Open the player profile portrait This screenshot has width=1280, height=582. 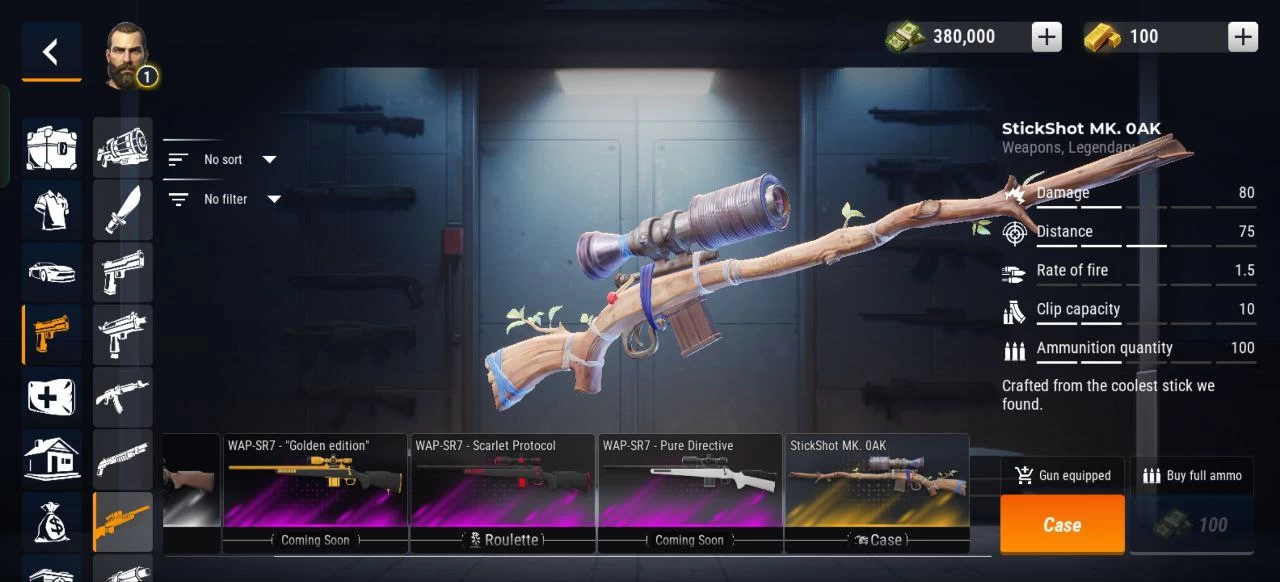pos(127,54)
